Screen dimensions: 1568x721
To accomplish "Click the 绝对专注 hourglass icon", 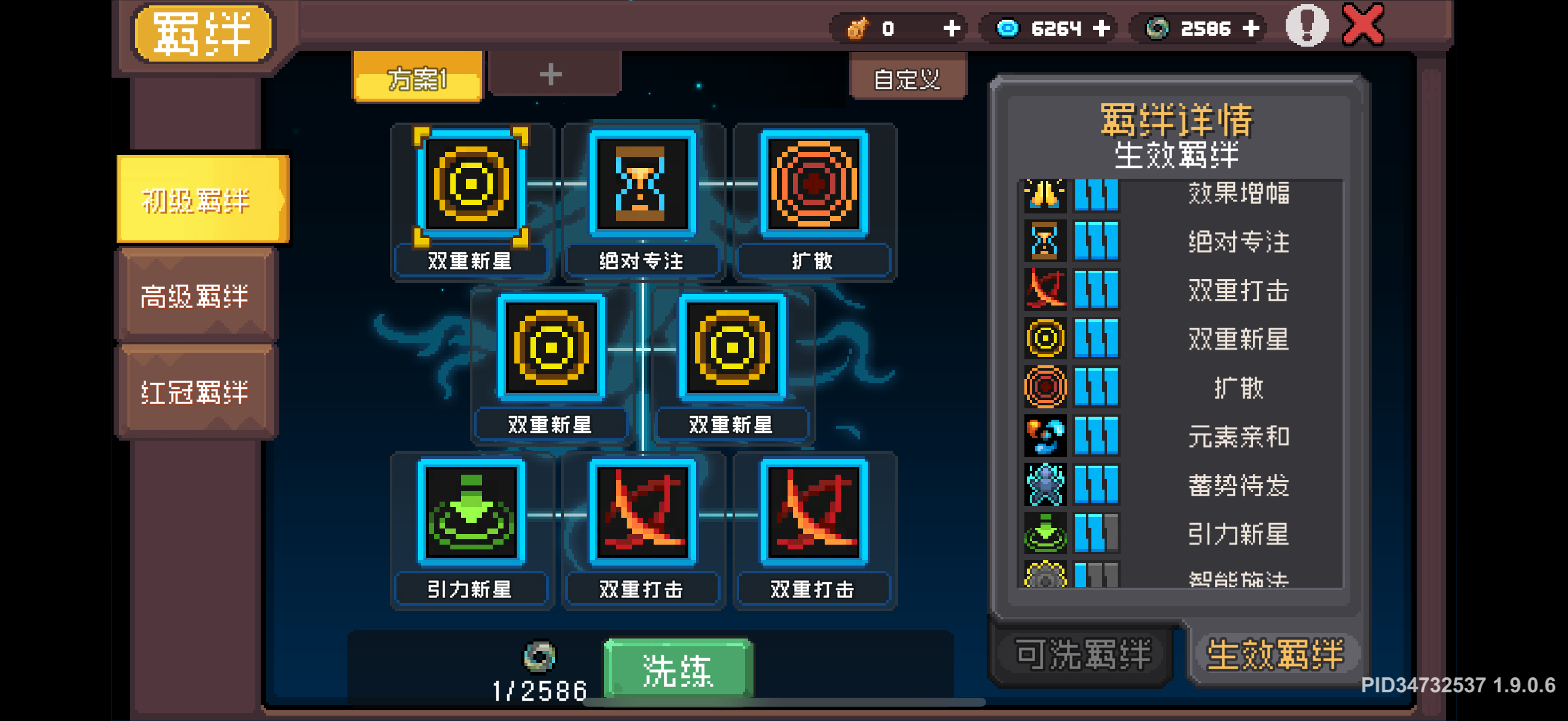I will (641, 184).
